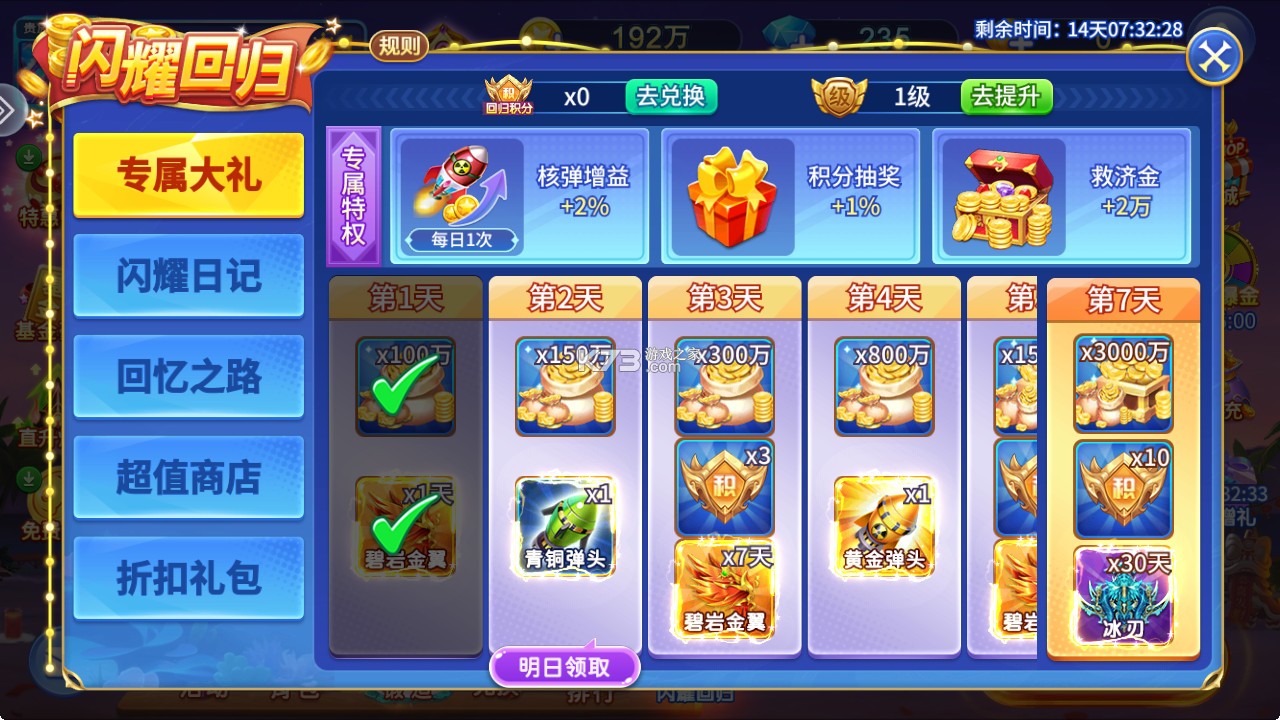Select the x10 积 medal on day 7
The width and height of the screenshot is (1280, 720).
pos(1122,490)
